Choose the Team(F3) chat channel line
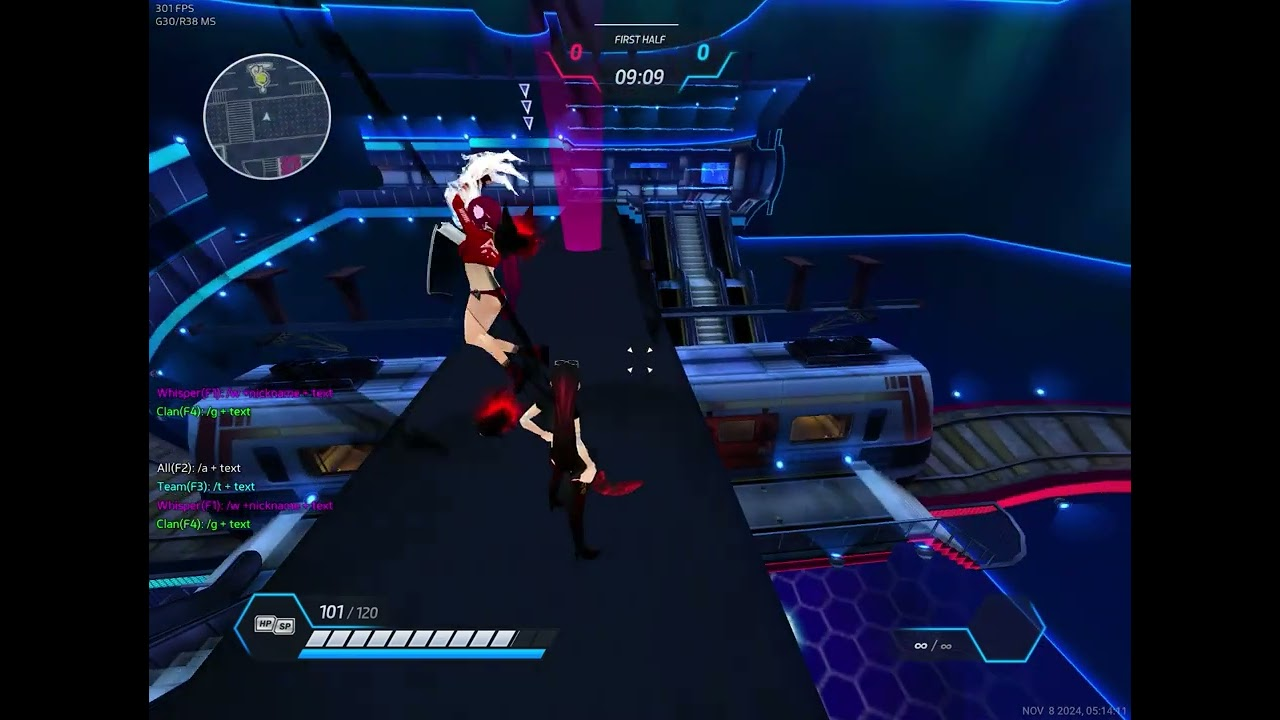This screenshot has width=1280, height=720. [205, 487]
